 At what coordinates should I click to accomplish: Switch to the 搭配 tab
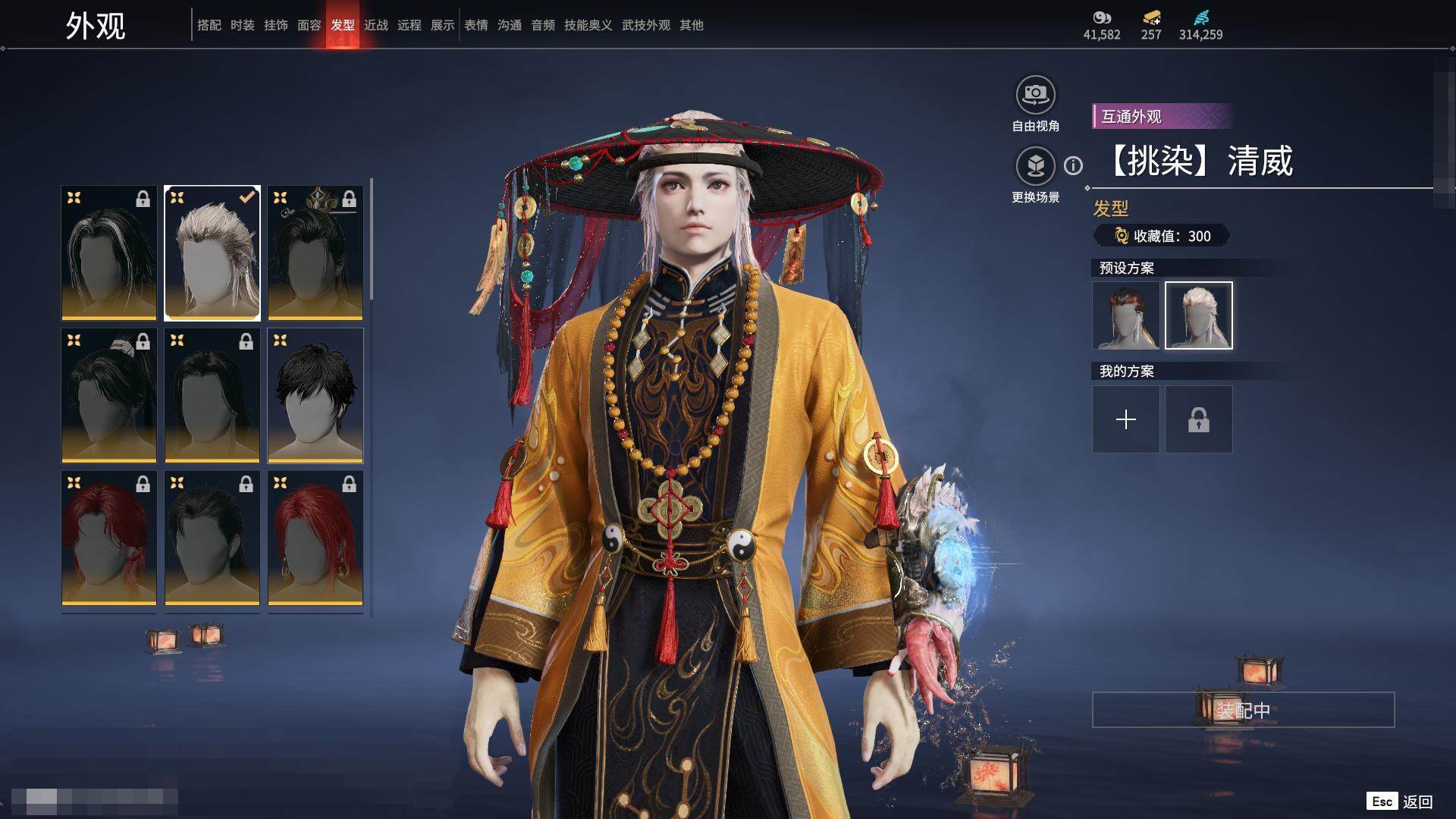209,25
